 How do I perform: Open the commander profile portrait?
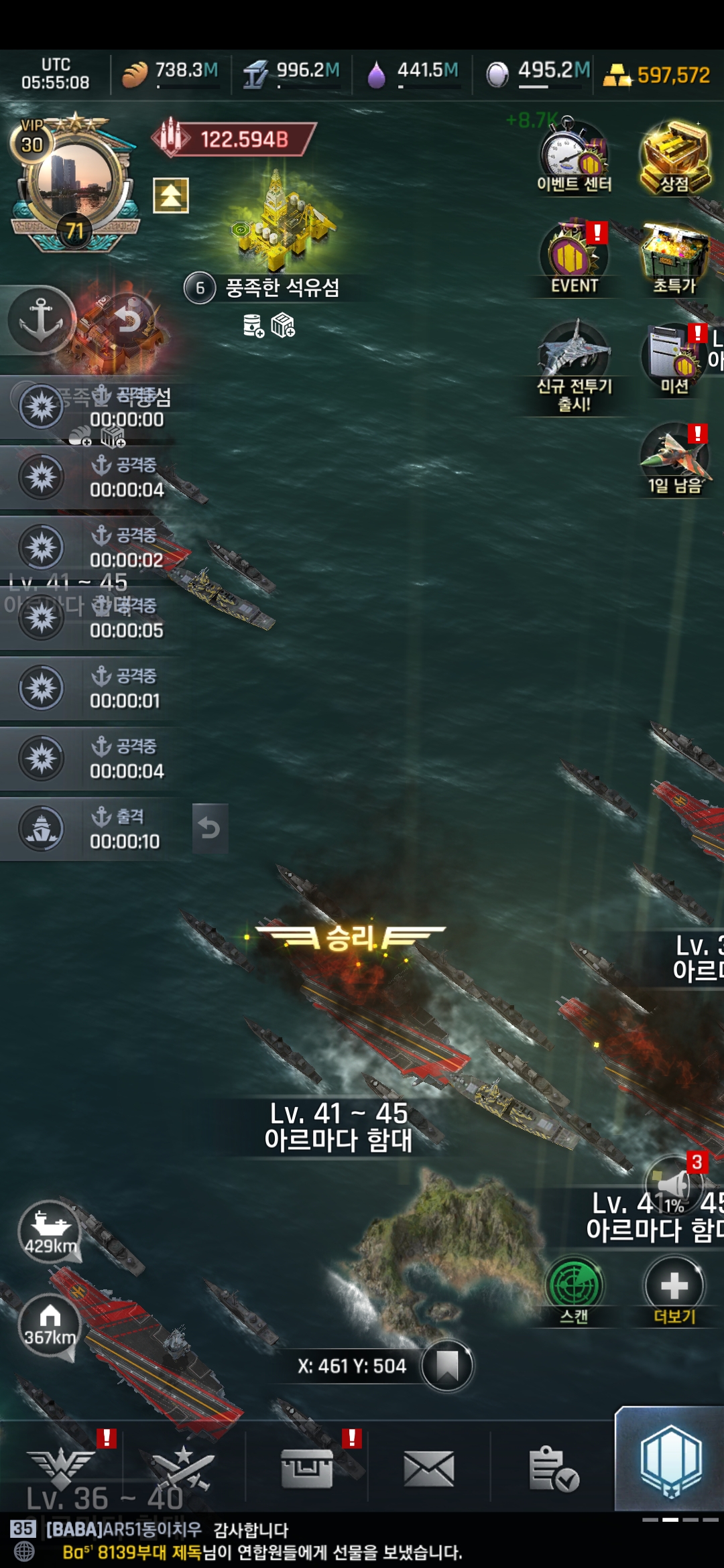72,181
